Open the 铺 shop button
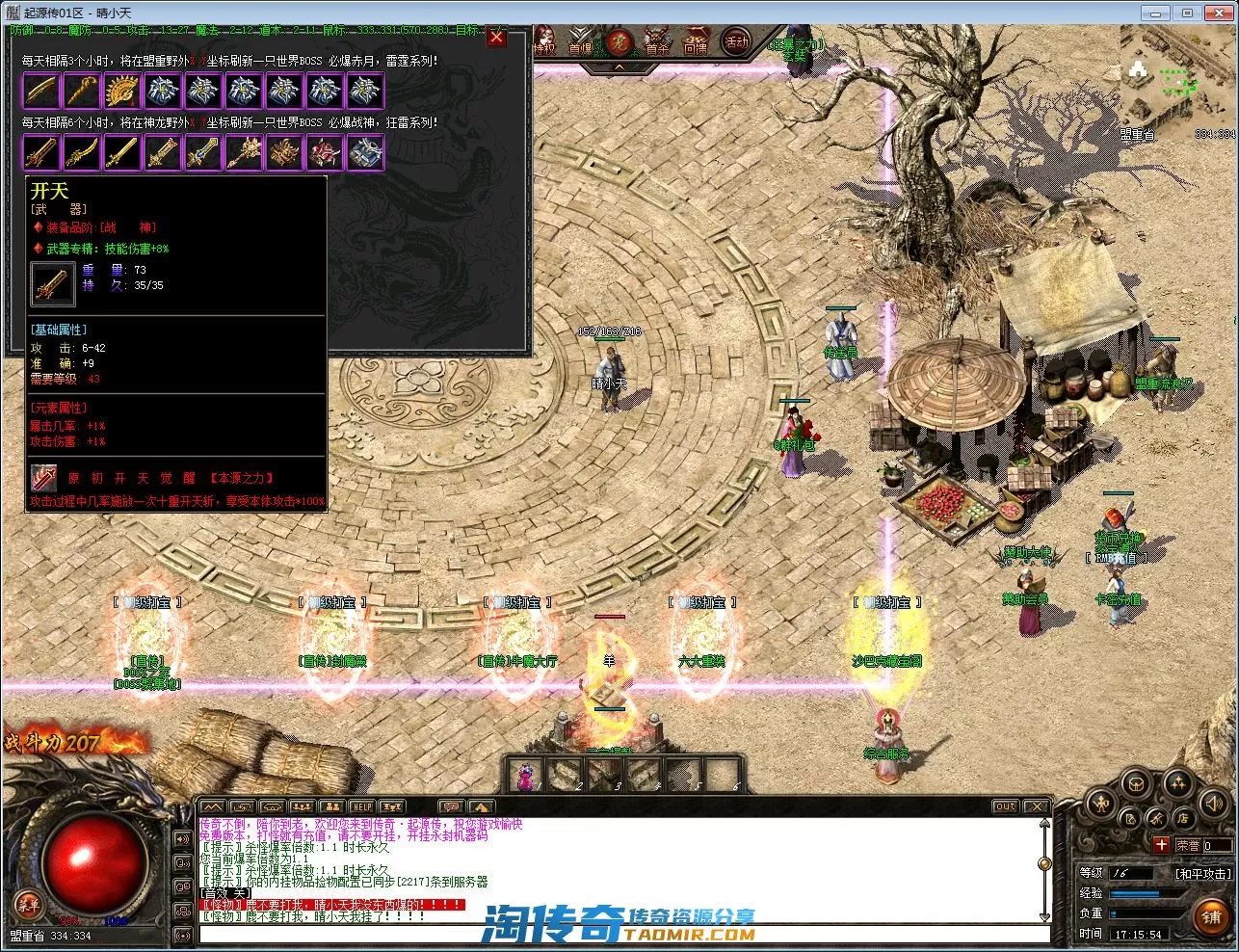Screen dimensions: 1239x952 [x=1211, y=917]
